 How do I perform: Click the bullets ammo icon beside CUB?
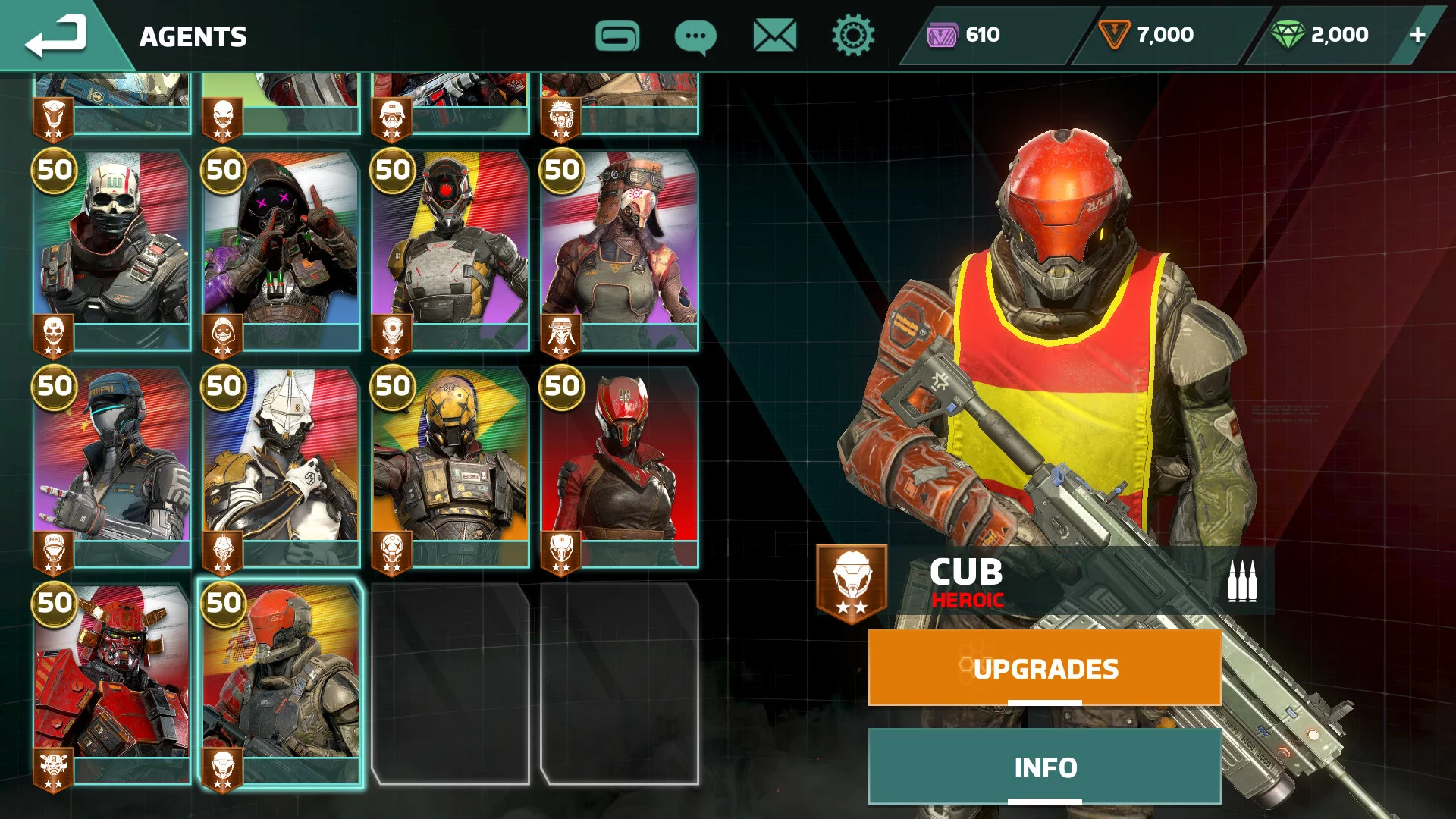pyautogui.click(x=1241, y=582)
